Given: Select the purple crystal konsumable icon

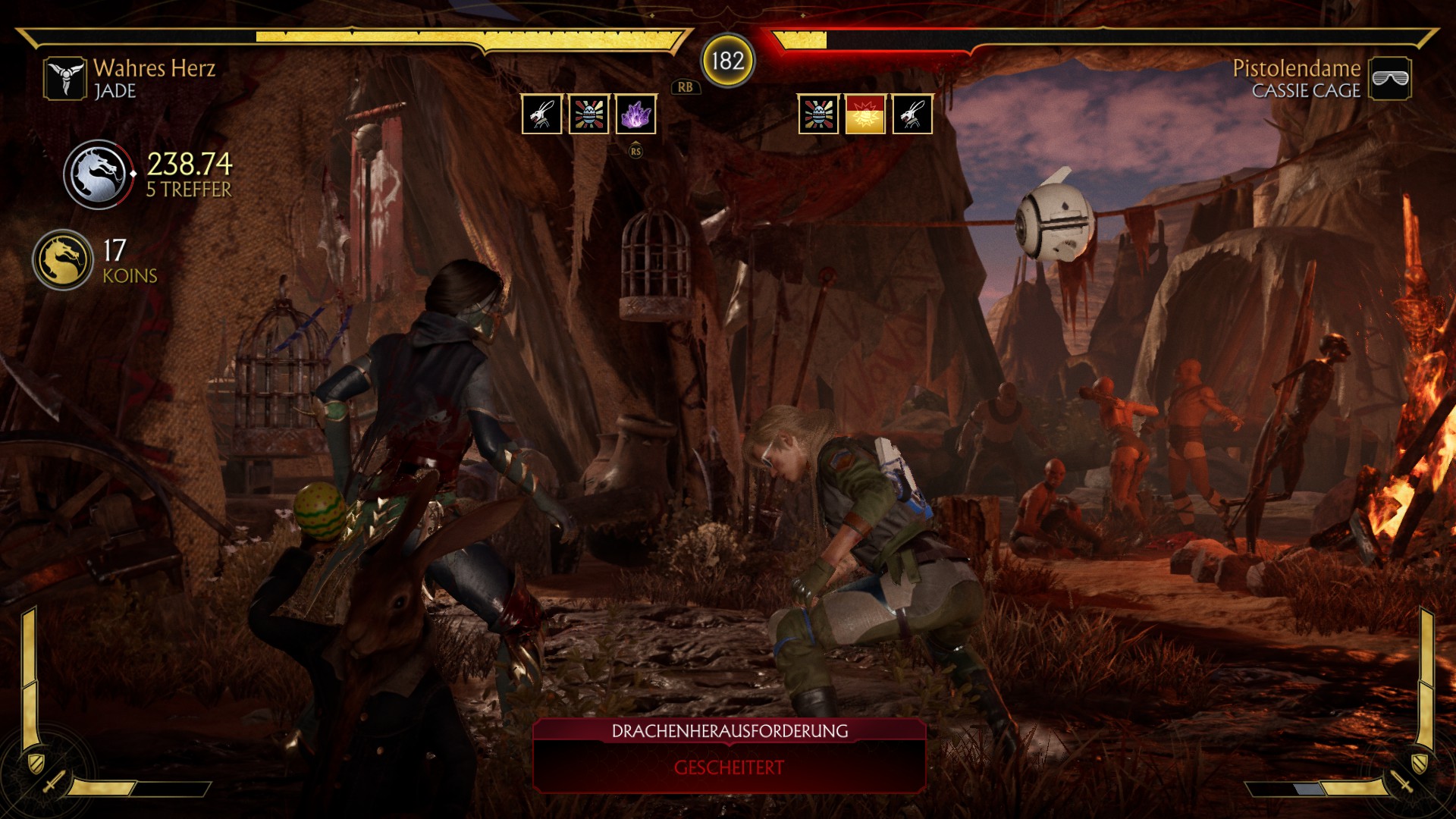Looking at the screenshot, I should point(635,115).
